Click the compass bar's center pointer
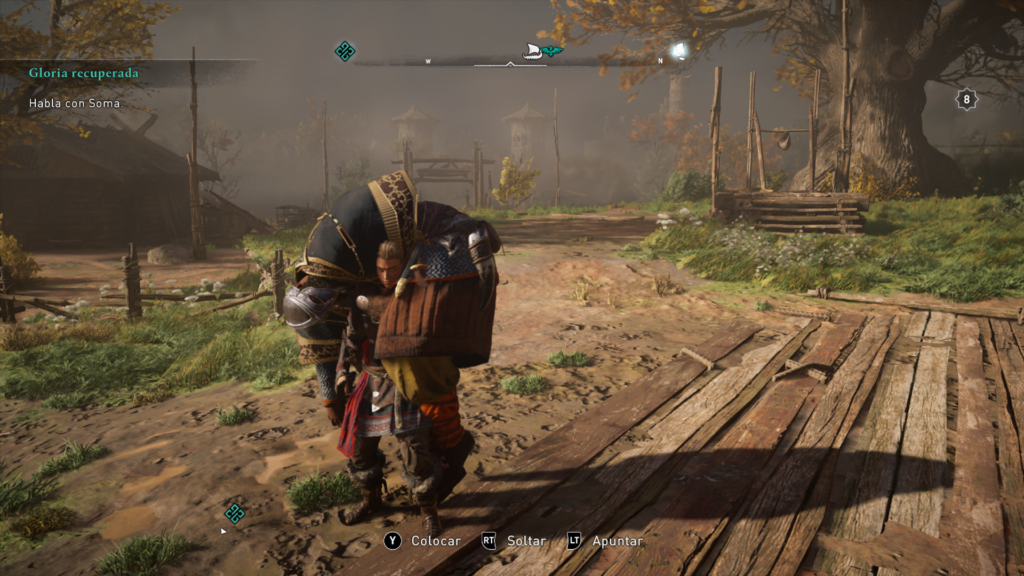Screen dimensions: 1024x576 (512, 63)
